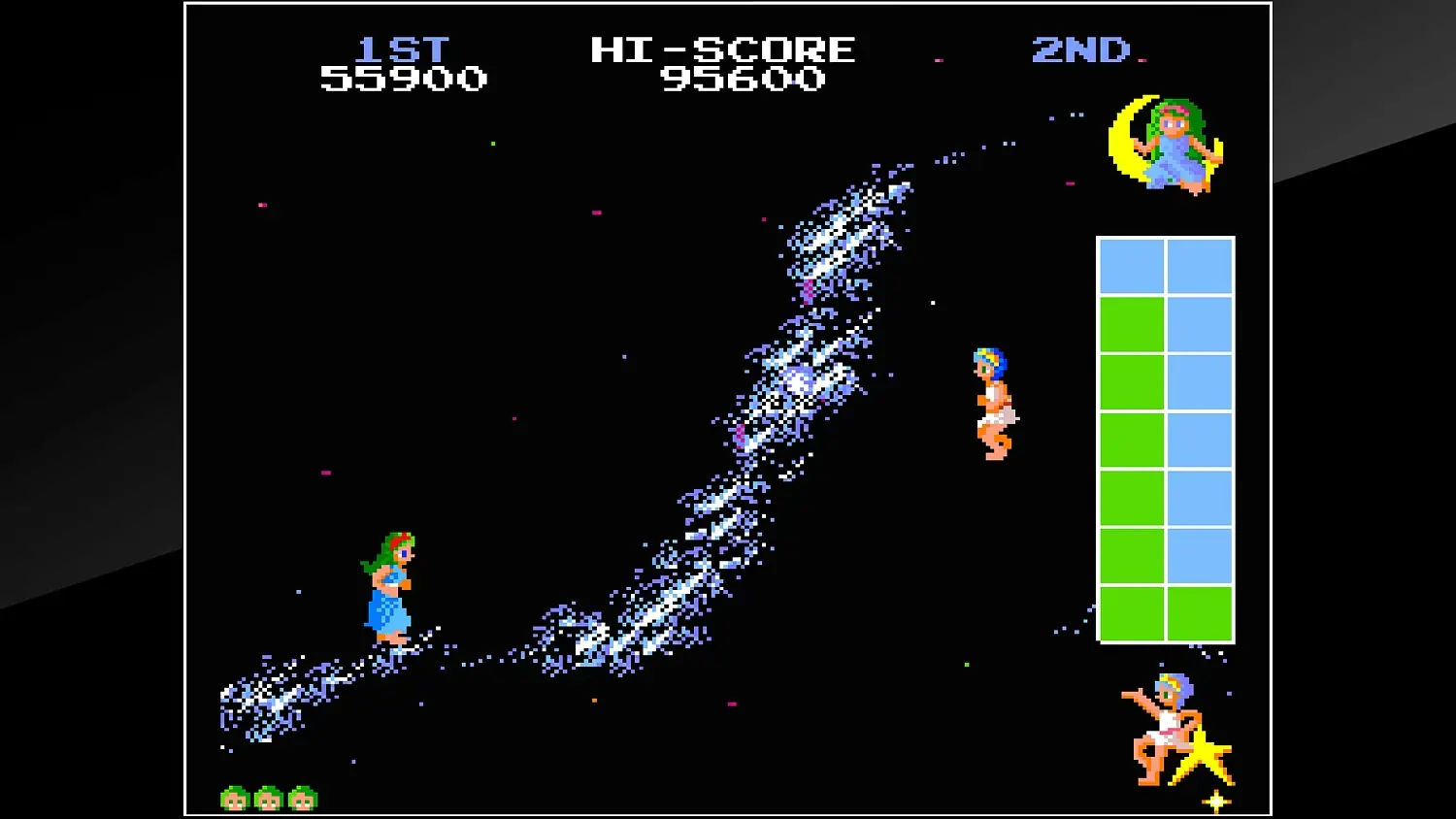Click the first green life icon bottom-left

(236, 798)
